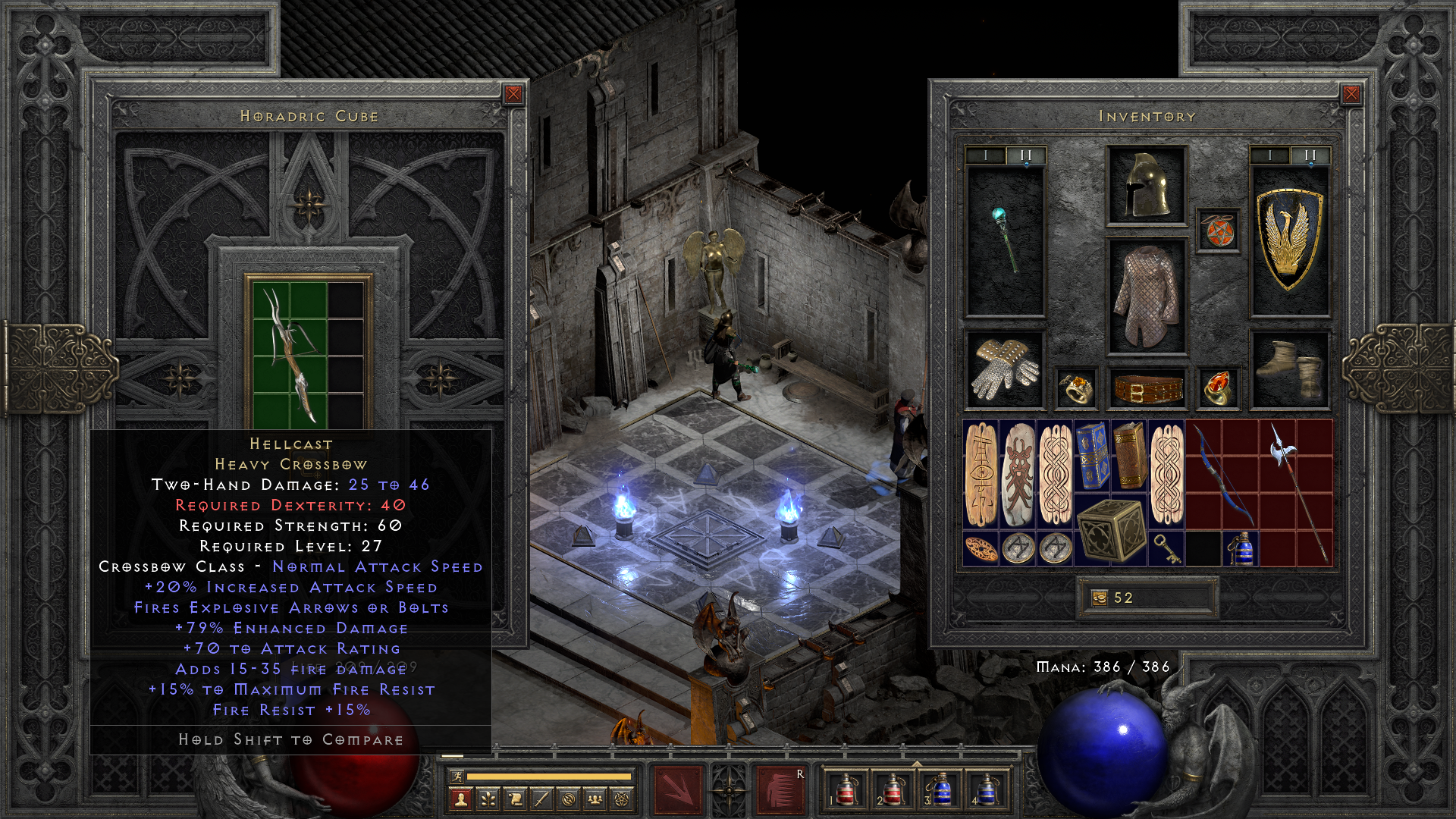
Task: Click the brown Tome of Identify
Action: tap(1129, 455)
